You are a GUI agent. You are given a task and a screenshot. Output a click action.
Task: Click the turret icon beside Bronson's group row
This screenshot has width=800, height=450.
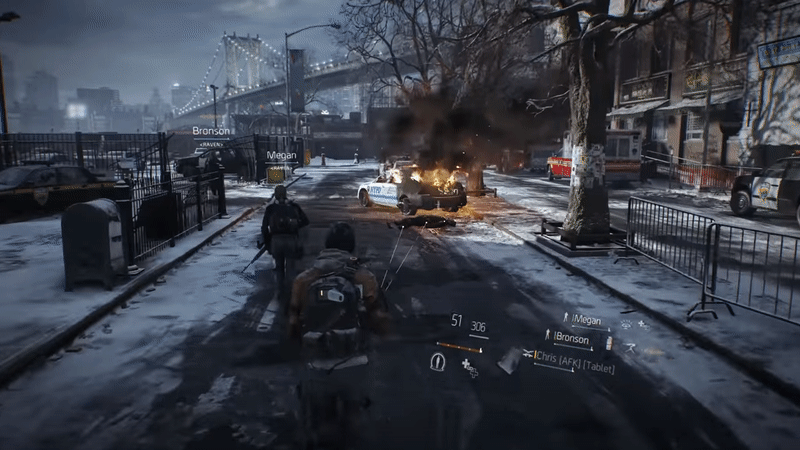coord(629,346)
